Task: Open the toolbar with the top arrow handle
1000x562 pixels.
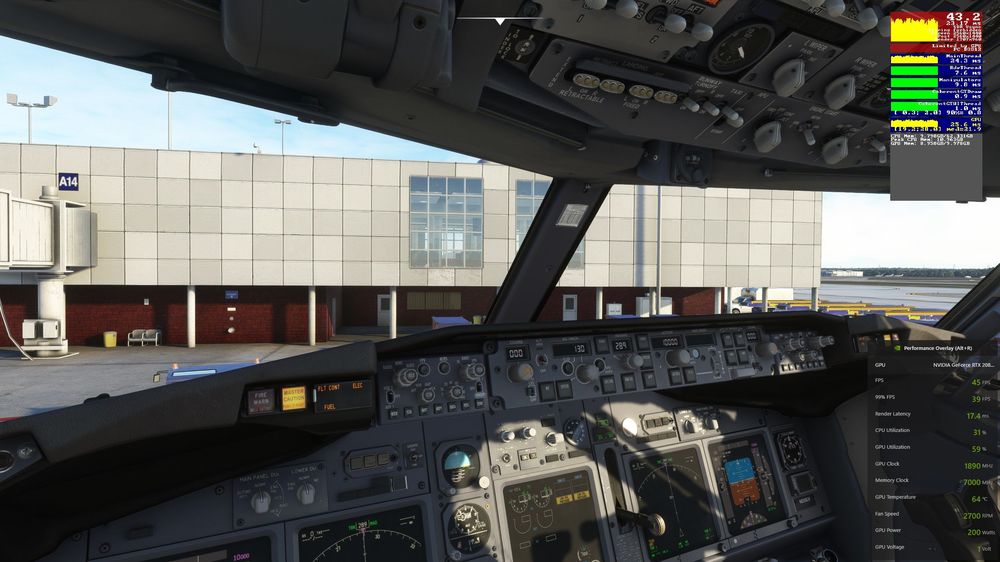Action: 500,20
